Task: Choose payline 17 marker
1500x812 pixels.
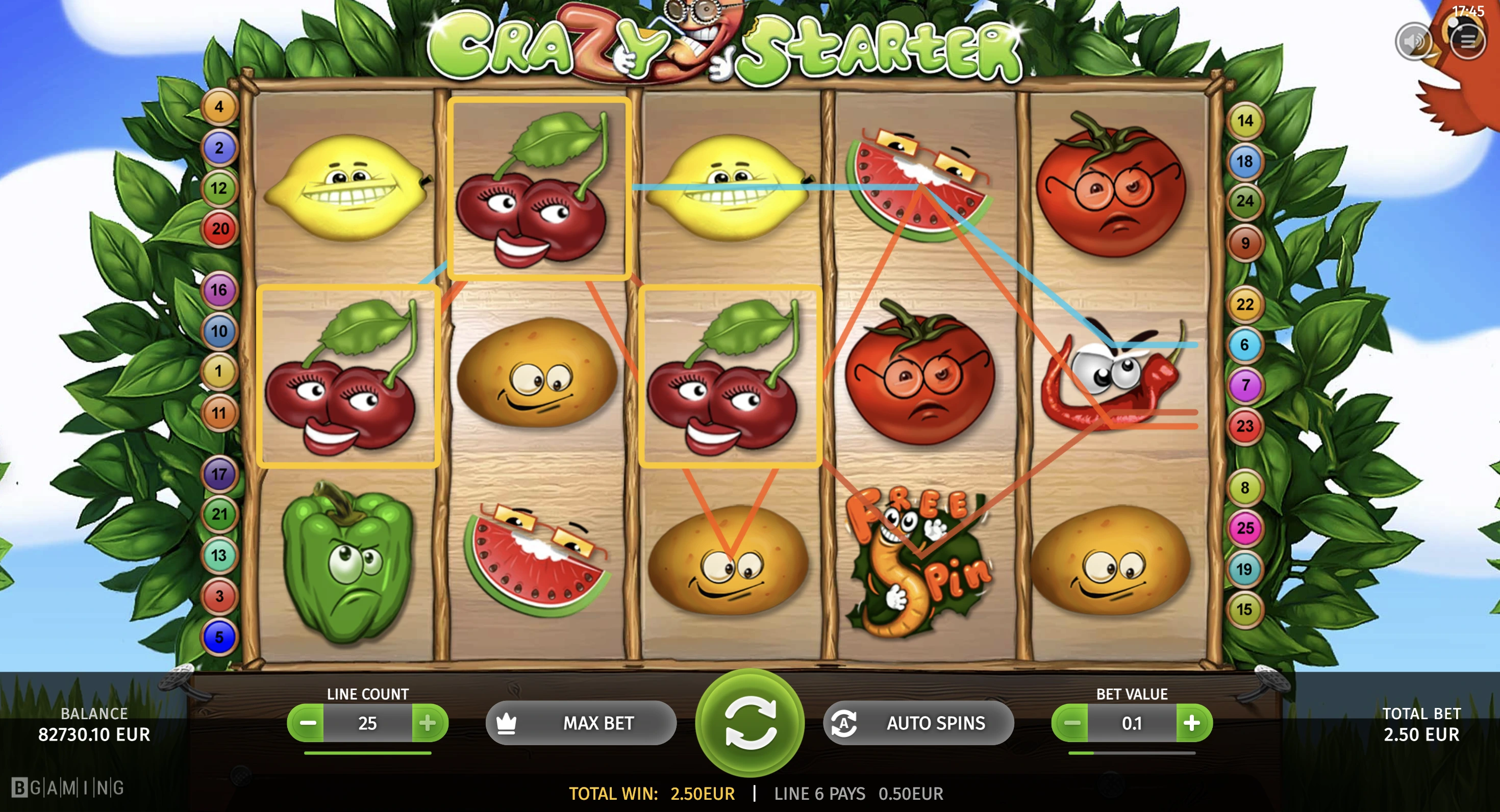Action: [x=219, y=474]
